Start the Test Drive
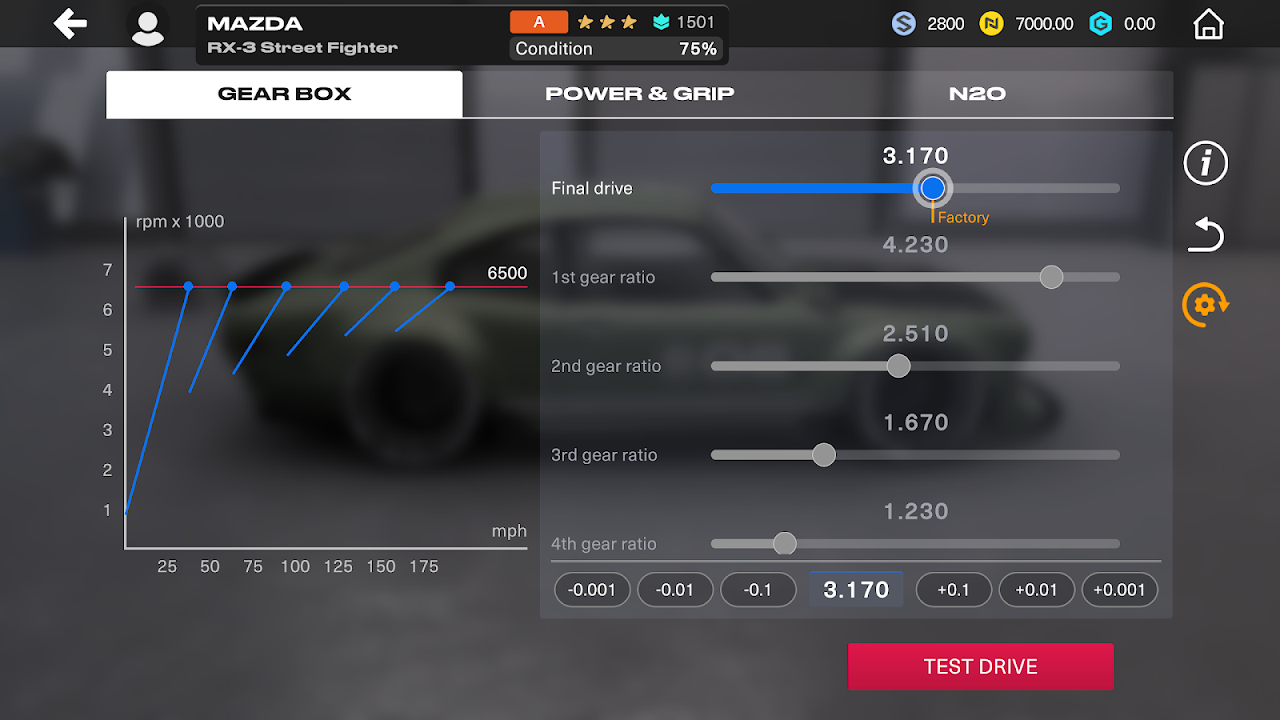Screen dimensions: 1280x720 pos(980,667)
